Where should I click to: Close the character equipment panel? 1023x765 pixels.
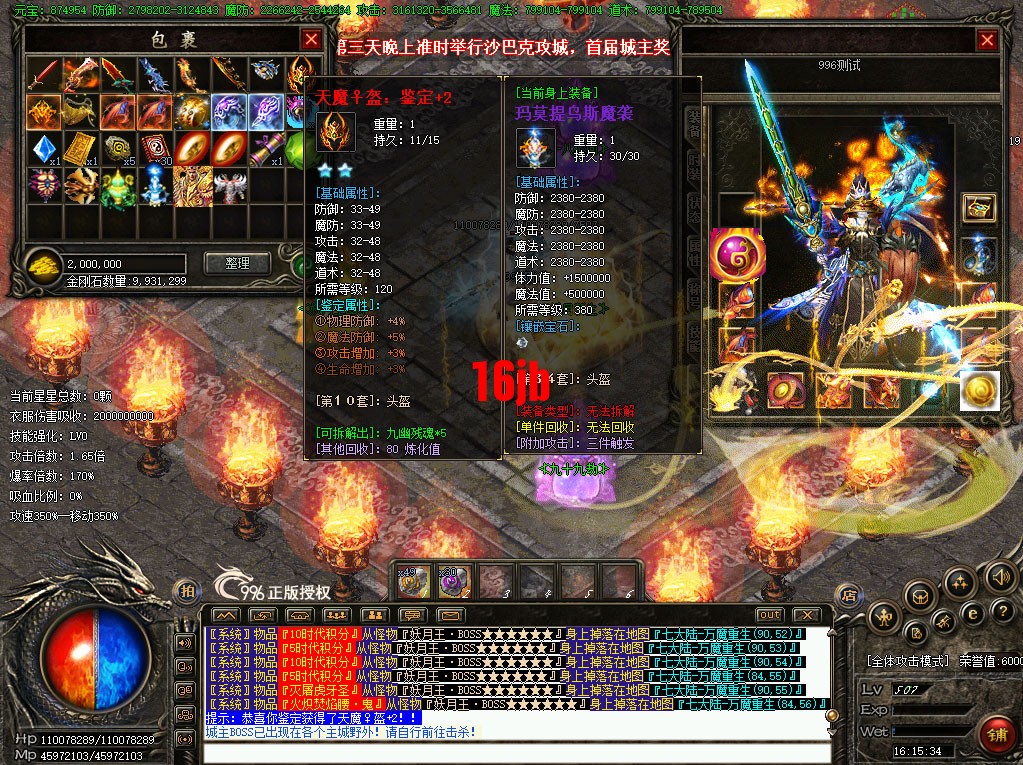point(987,40)
